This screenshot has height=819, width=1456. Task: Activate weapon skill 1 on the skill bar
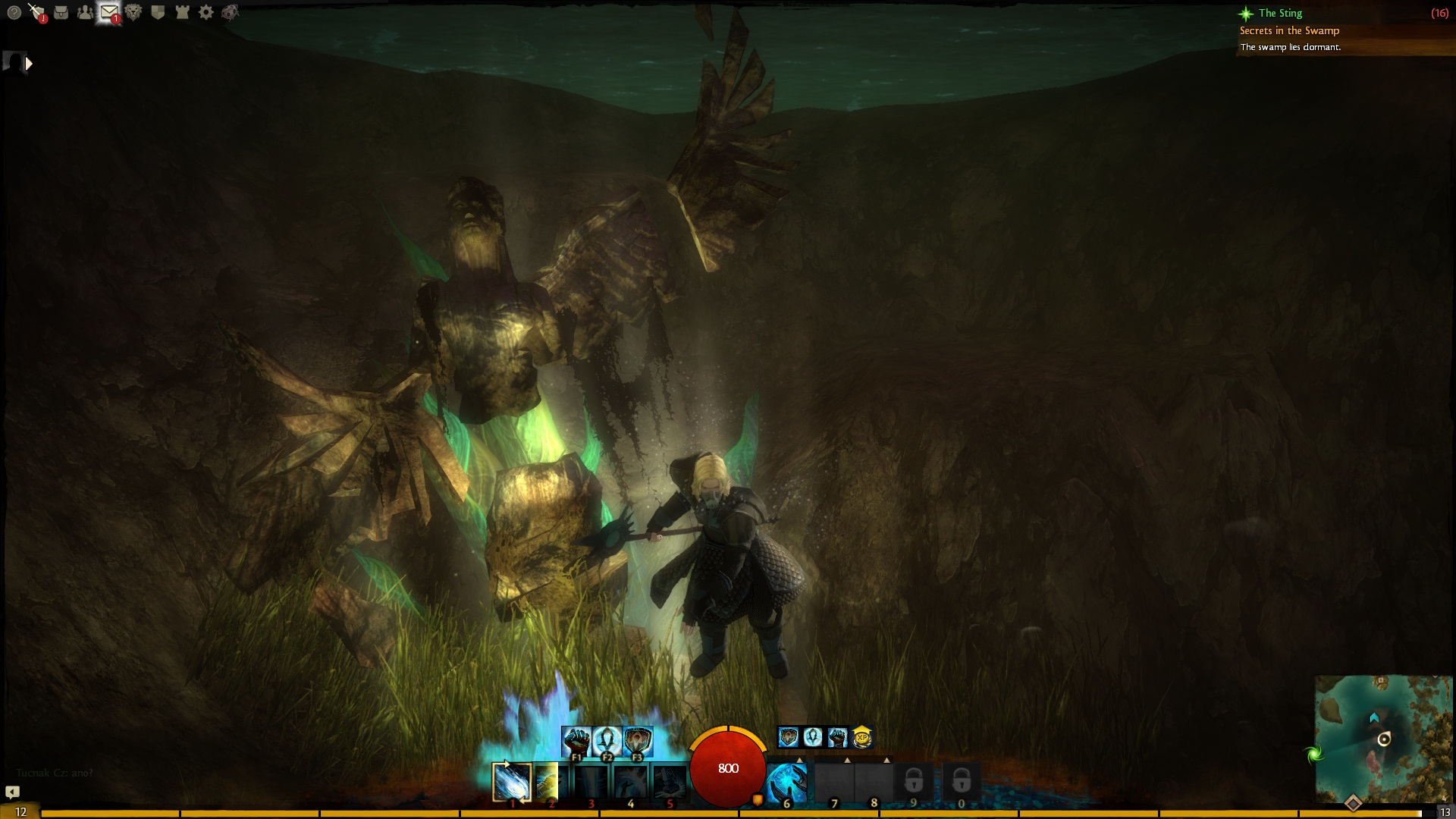[x=511, y=782]
